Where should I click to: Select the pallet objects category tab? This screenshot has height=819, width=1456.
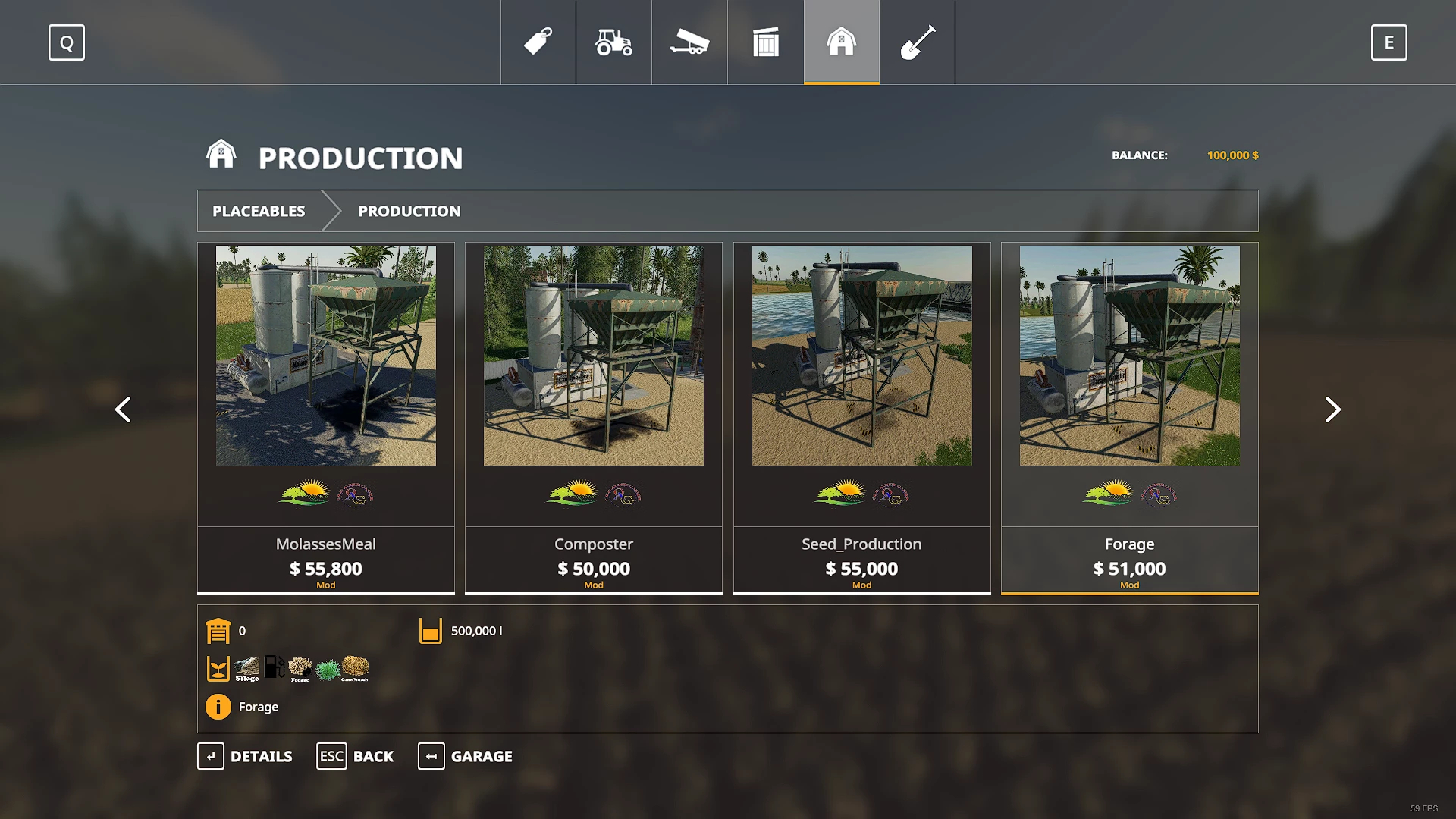766,42
